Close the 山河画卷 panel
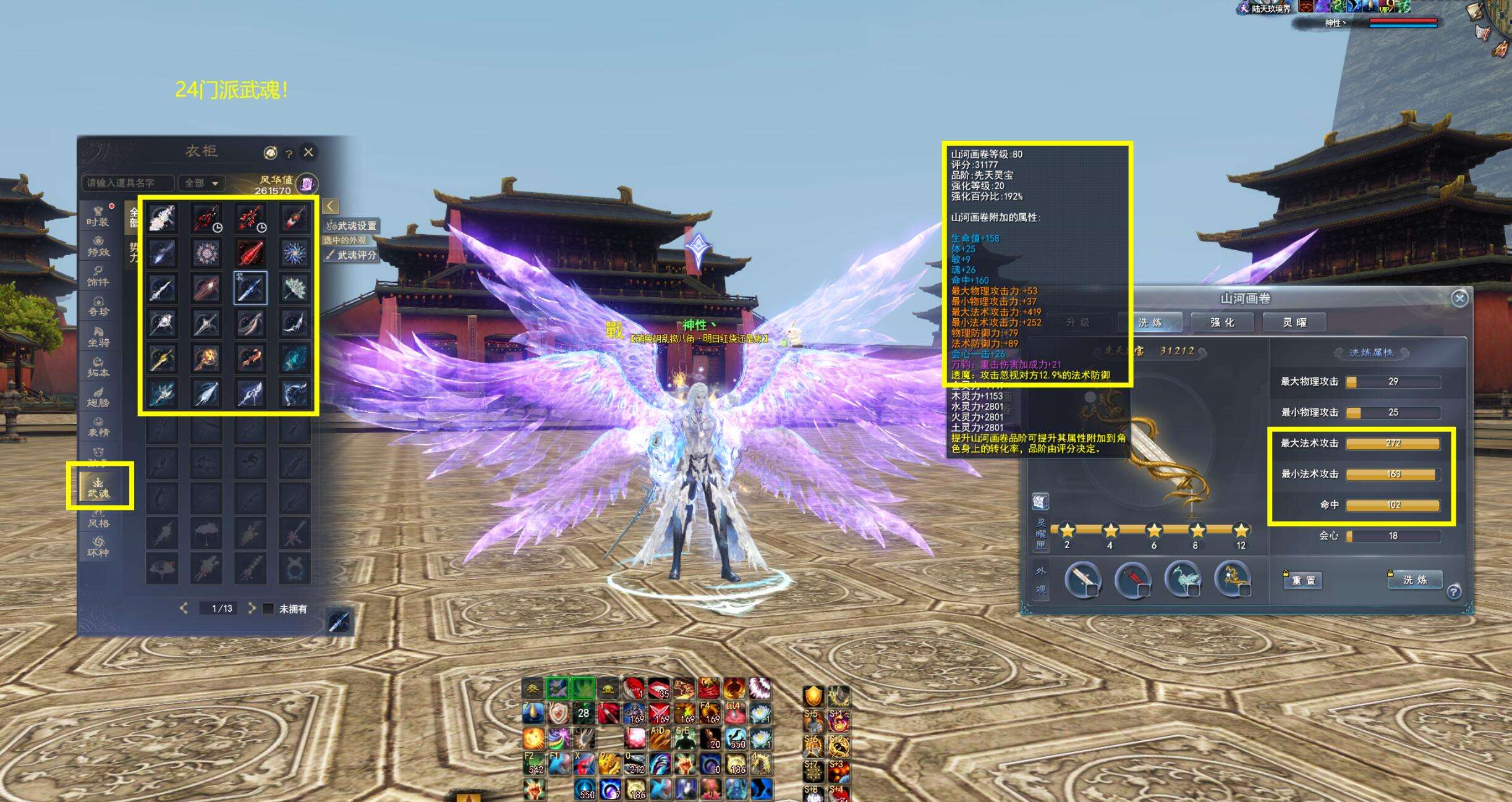The image size is (1512, 802). point(1459,299)
